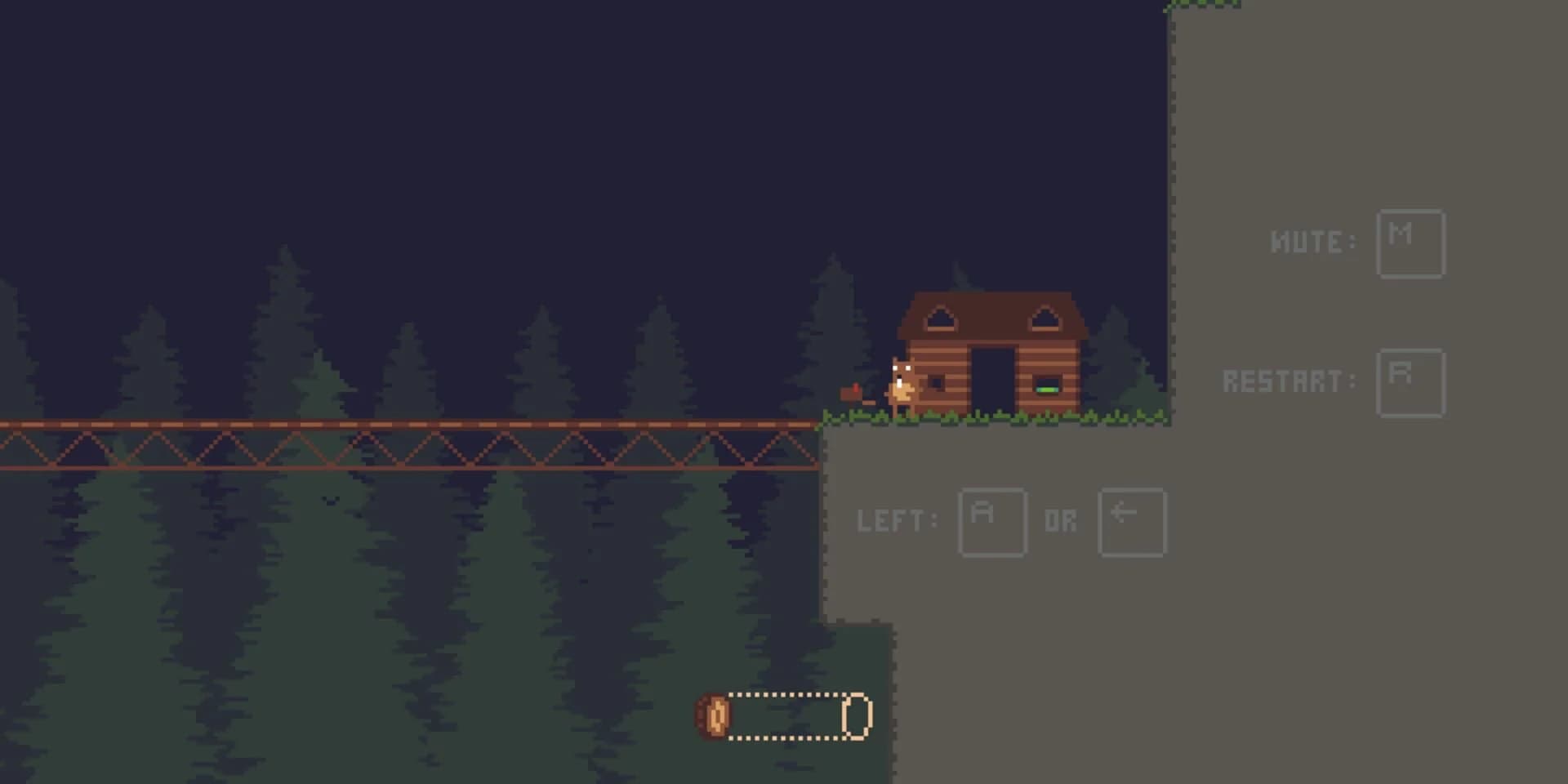The width and height of the screenshot is (1568, 784).
Task: Expand the right attic window of the cabin
Action: [1044, 318]
